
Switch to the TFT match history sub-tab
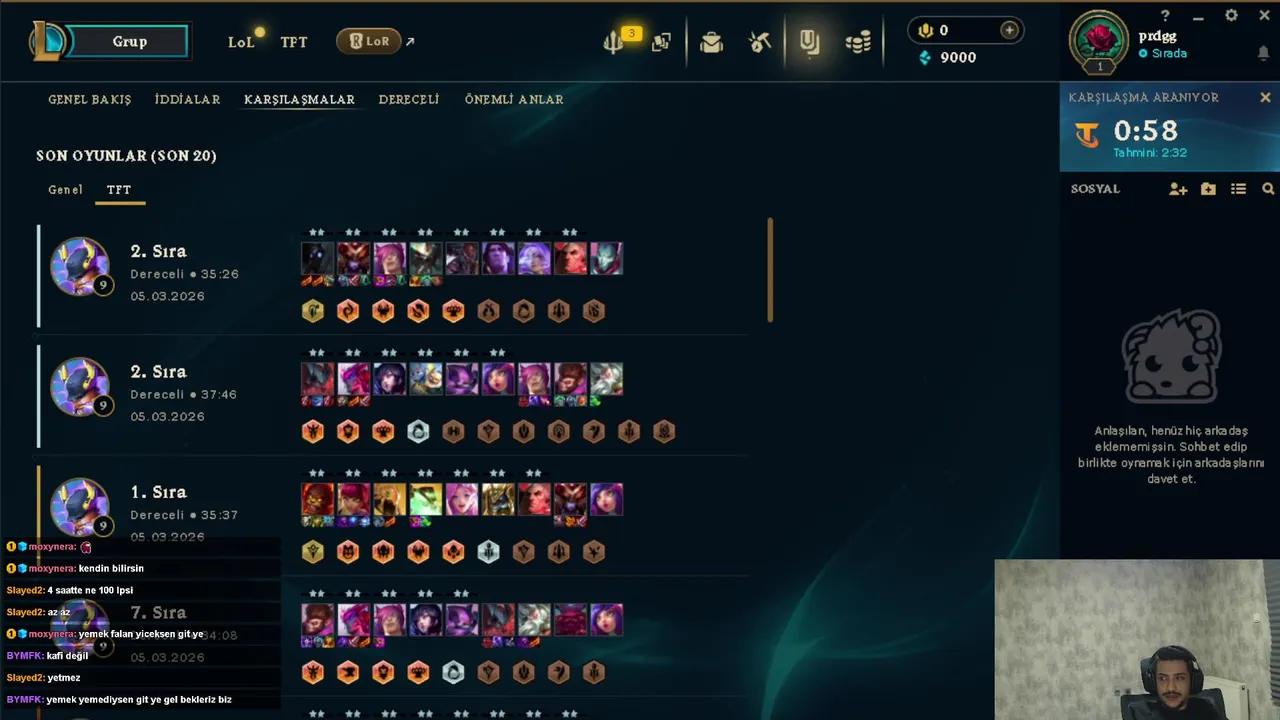pyautogui.click(x=118, y=189)
